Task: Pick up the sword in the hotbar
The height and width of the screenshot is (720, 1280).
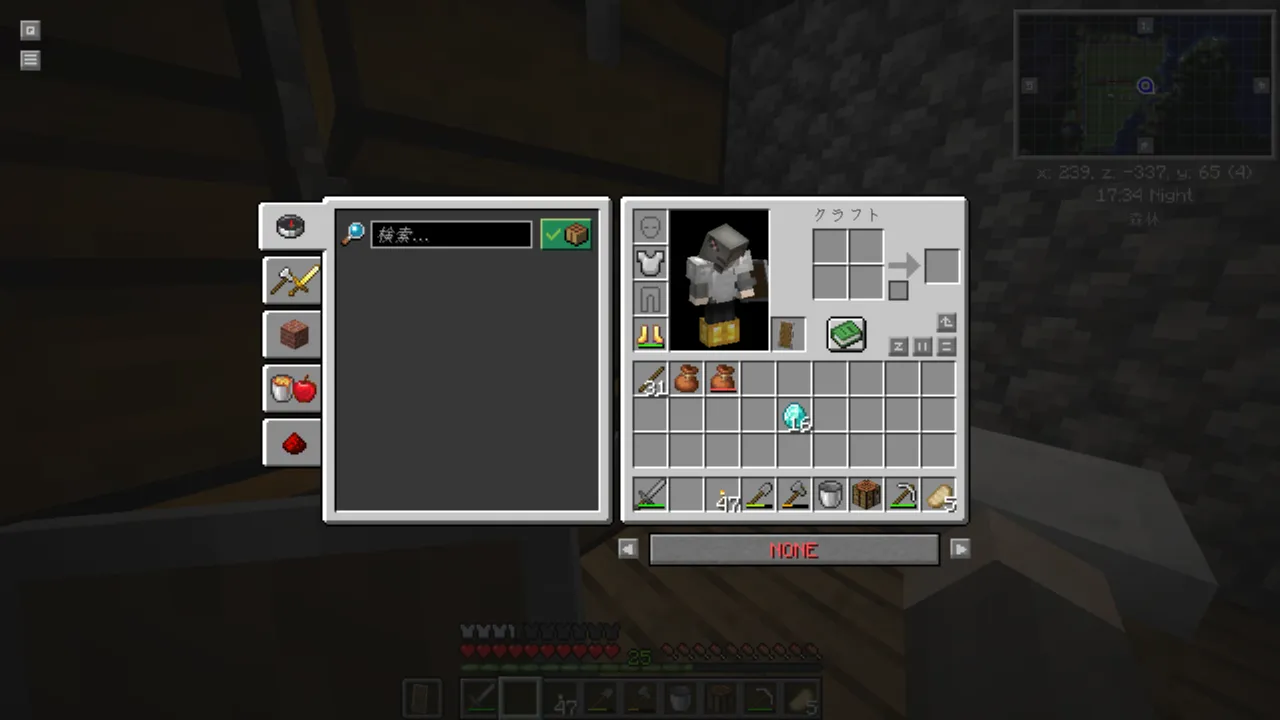Action: pos(650,495)
